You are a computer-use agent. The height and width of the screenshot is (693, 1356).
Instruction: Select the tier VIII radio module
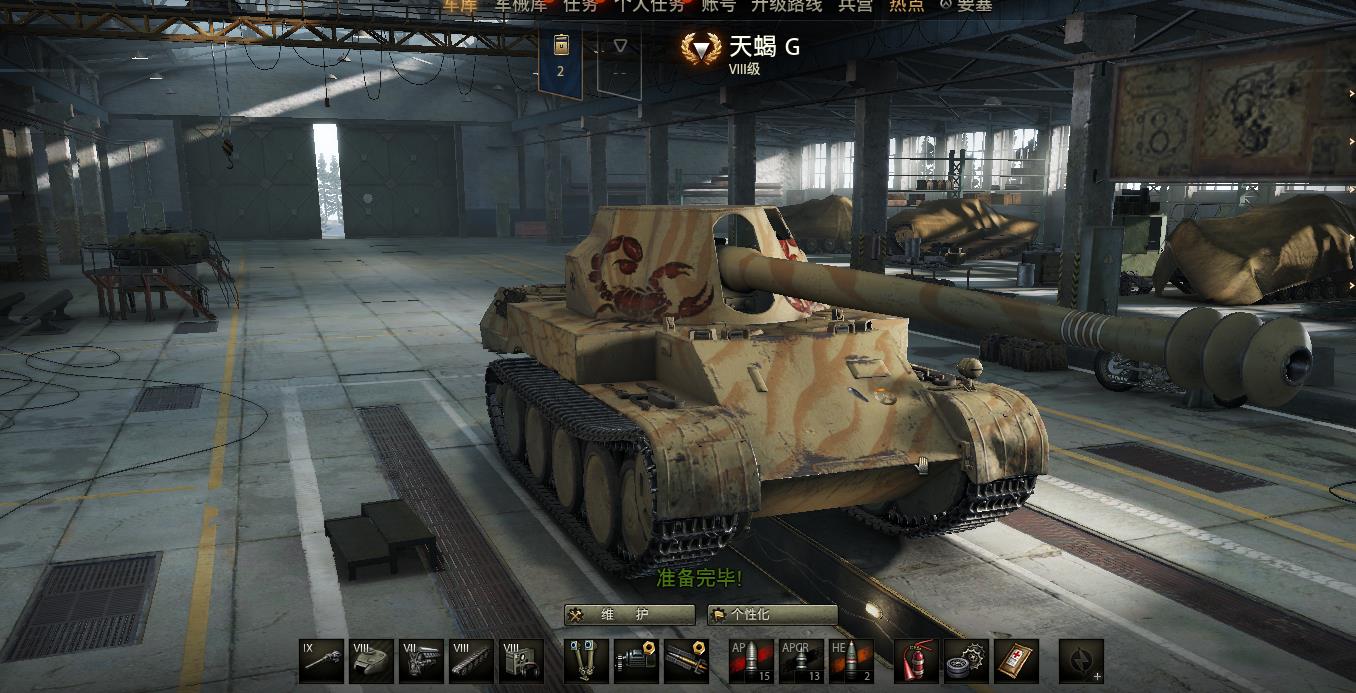521,661
